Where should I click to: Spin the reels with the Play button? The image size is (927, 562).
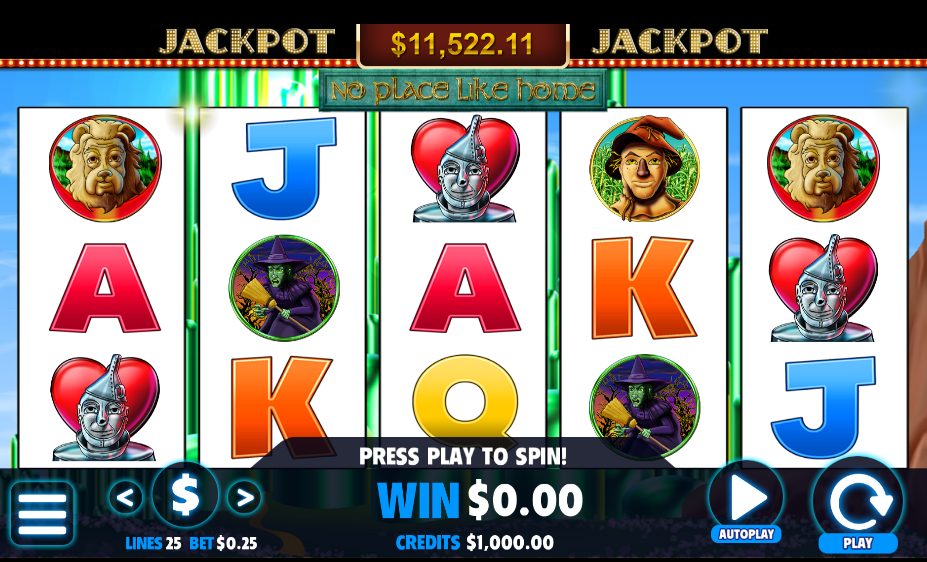[x=858, y=504]
